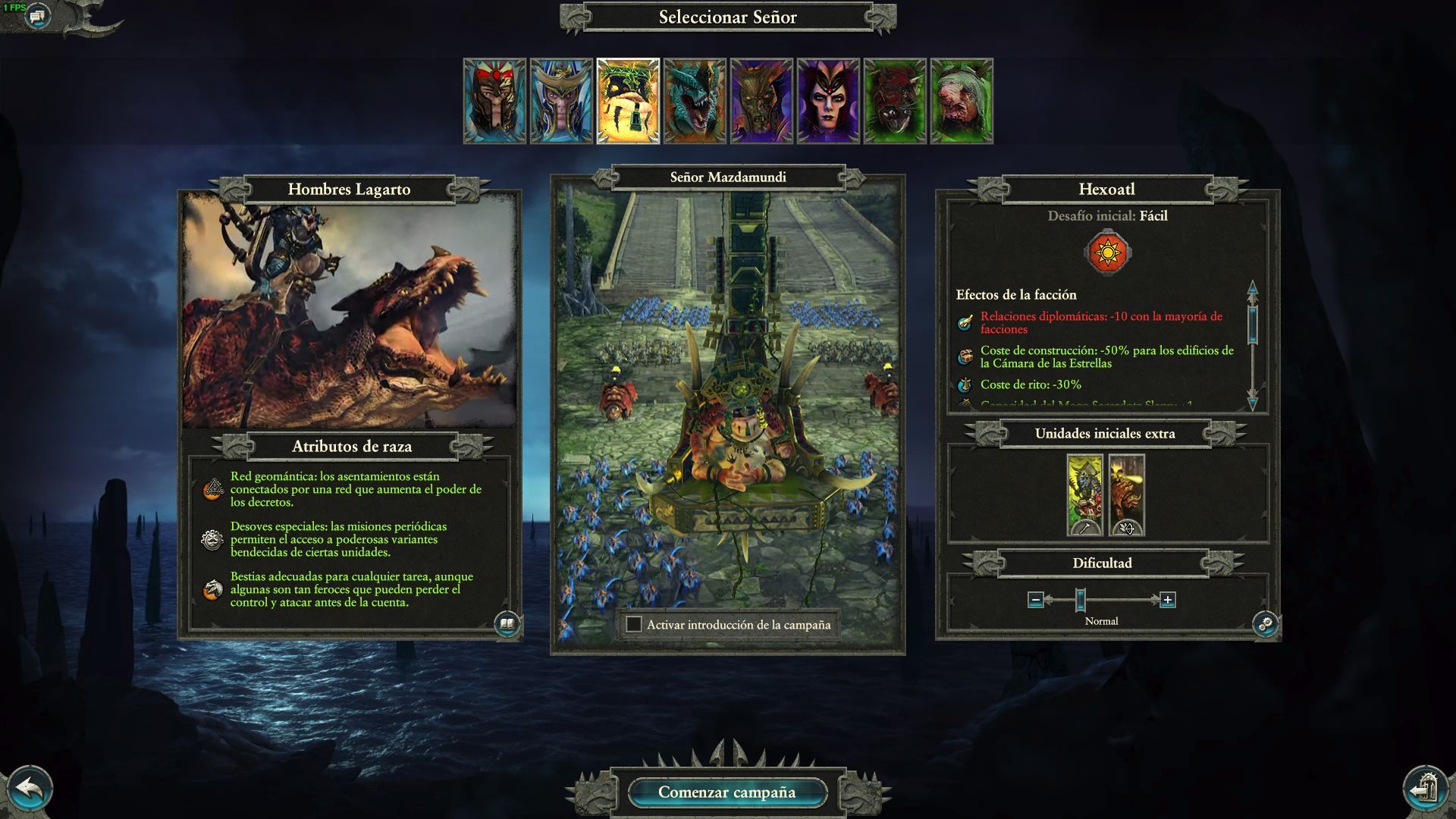The width and height of the screenshot is (1456, 819).
Task: Pick the teal lizard lord portrait
Action: click(x=695, y=101)
